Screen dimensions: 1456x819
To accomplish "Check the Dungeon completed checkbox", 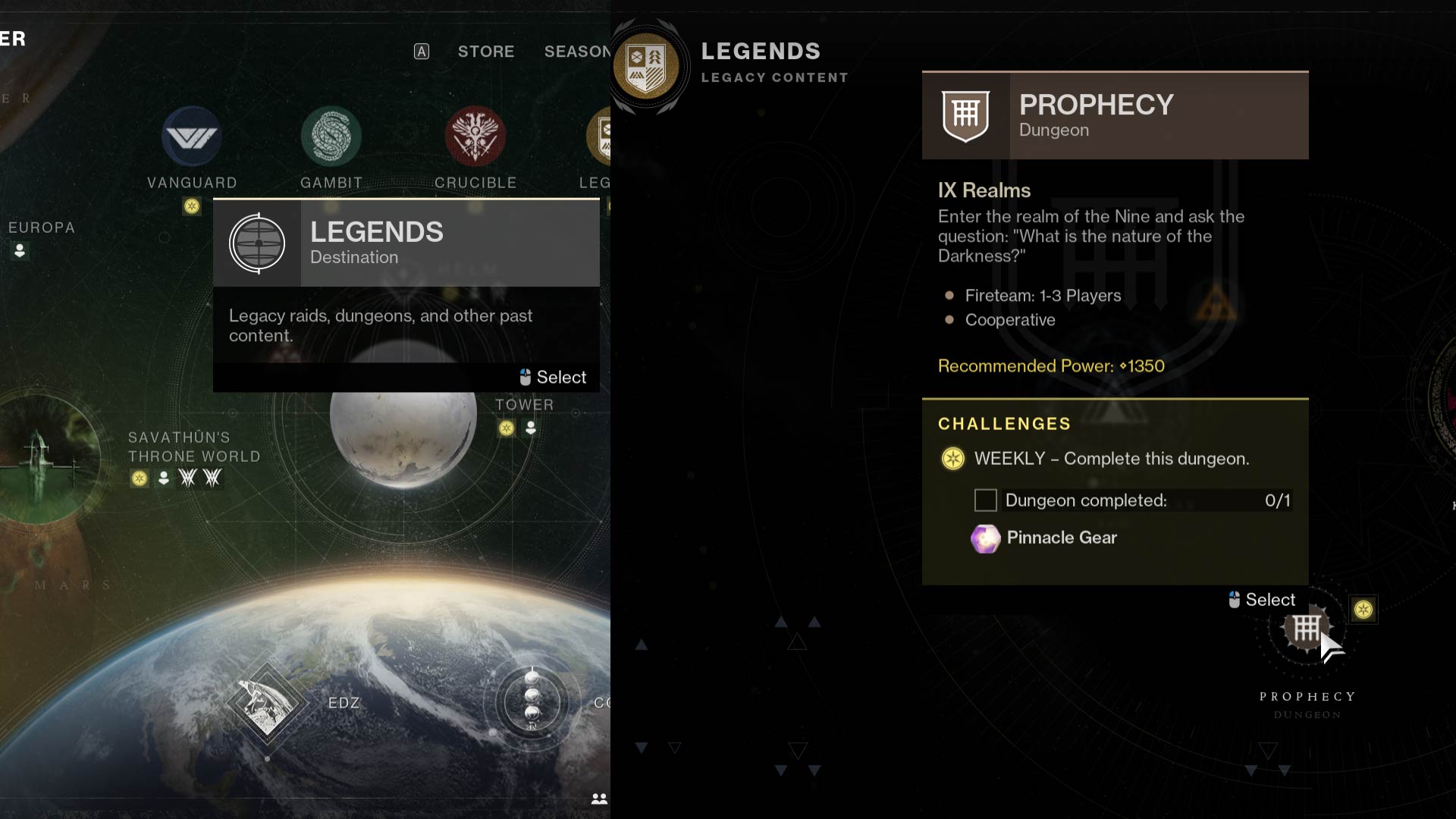I will pyautogui.click(x=985, y=500).
